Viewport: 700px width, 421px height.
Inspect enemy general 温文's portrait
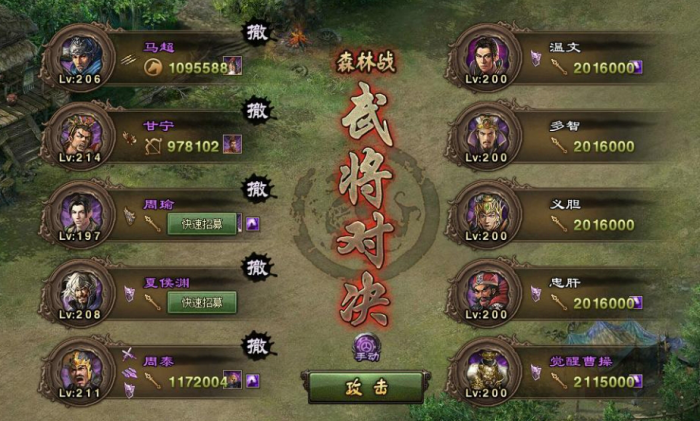click(x=486, y=56)
